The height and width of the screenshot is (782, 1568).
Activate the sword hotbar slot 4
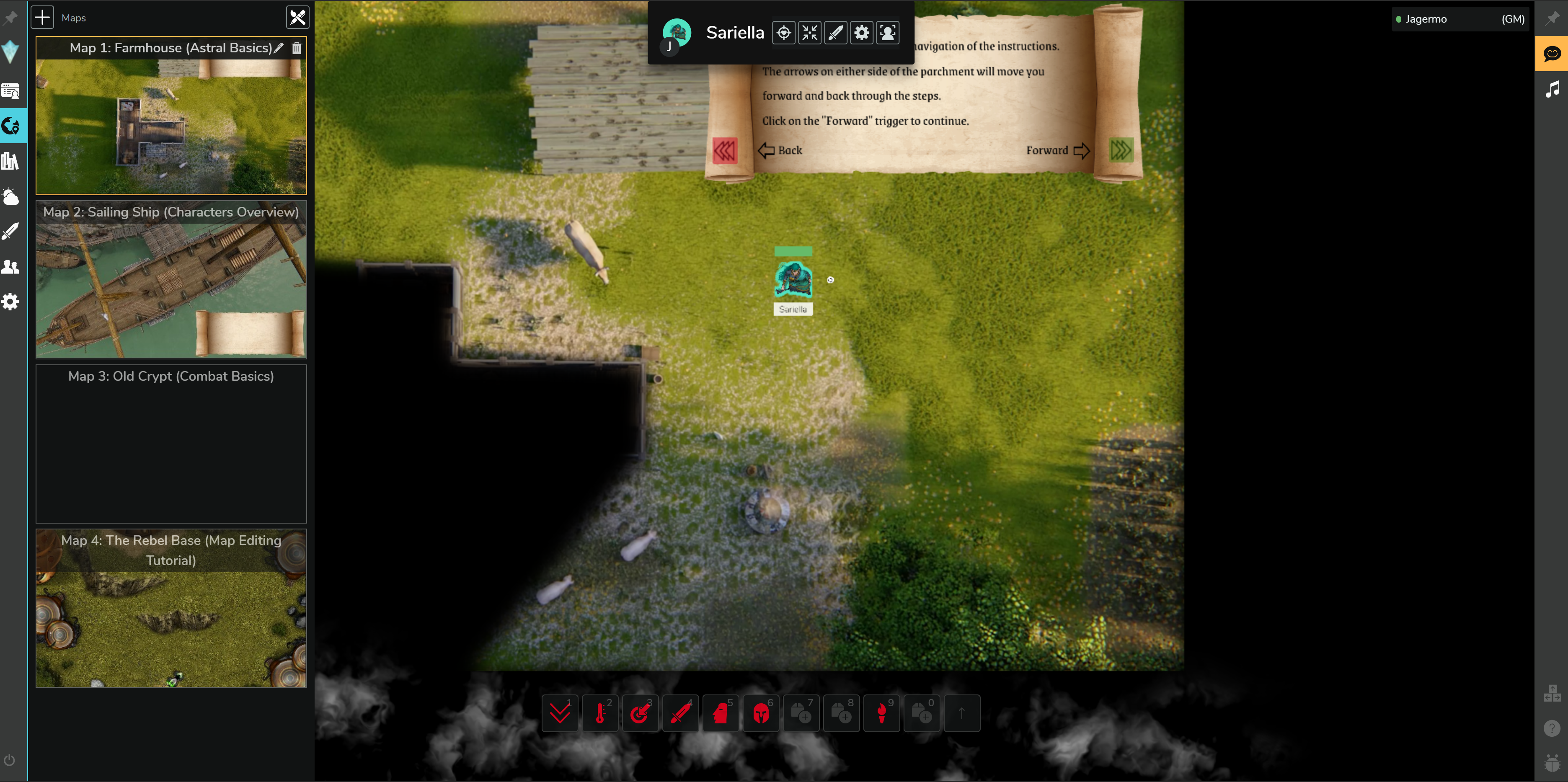(680, 712)
